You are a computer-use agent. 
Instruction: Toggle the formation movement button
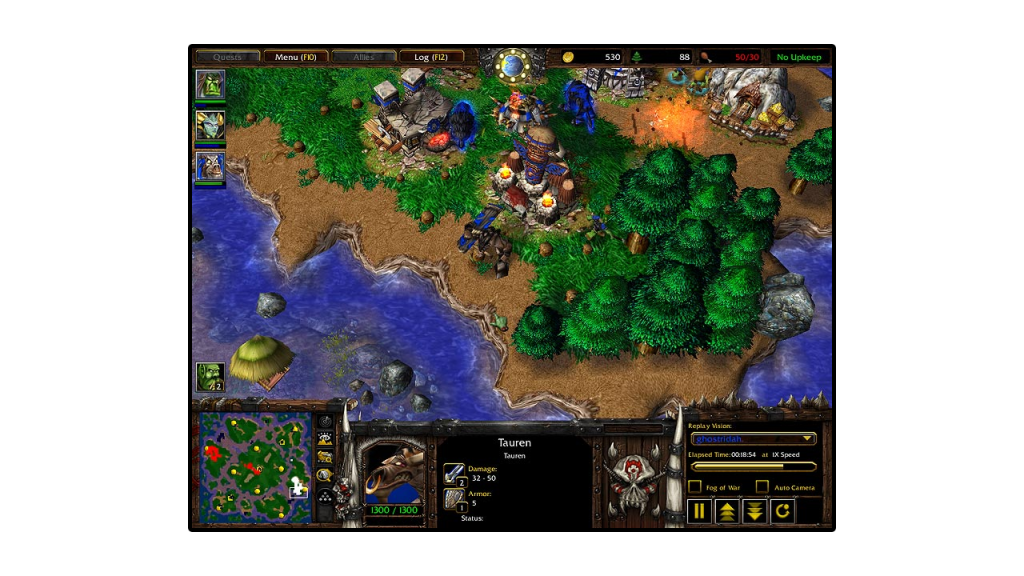coord(325,493)
